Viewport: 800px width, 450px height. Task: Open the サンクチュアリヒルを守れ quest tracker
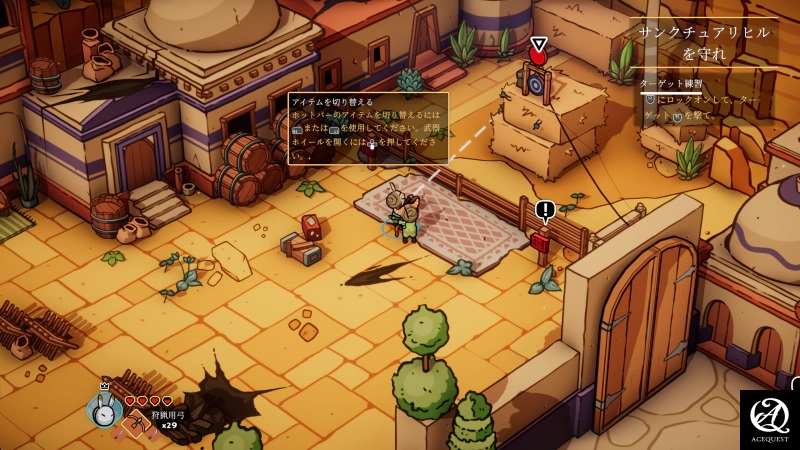click(704, 42)
